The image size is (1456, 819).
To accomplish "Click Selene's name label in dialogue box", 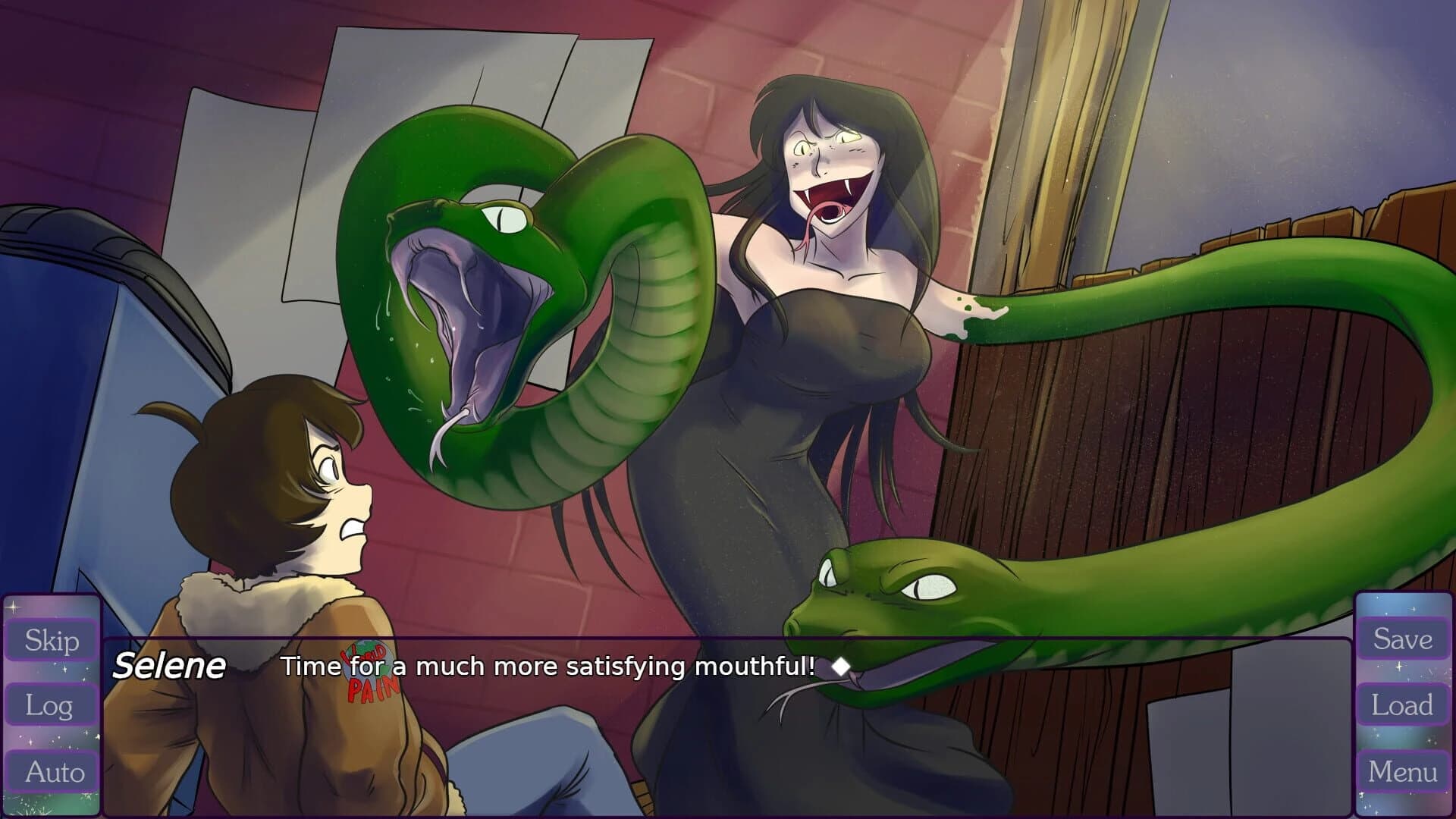I will coord(171,666).
